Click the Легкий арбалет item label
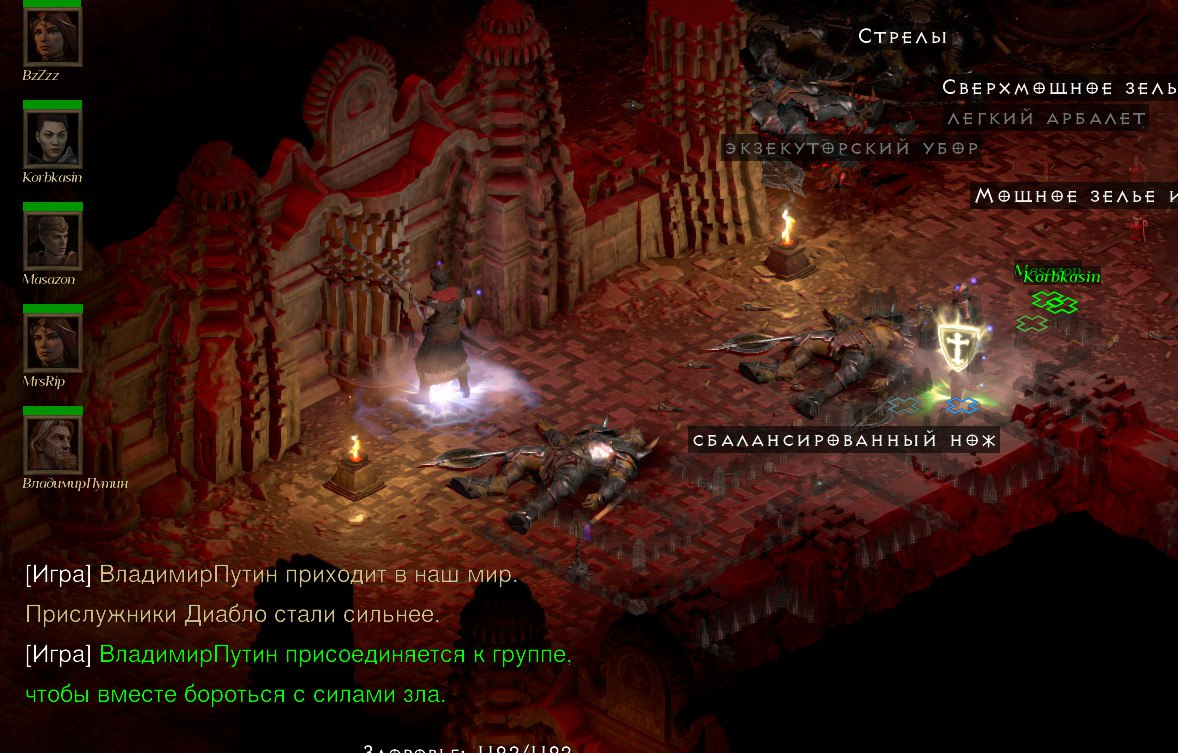Screen dimensions: 1178x753 (1046, 118)
